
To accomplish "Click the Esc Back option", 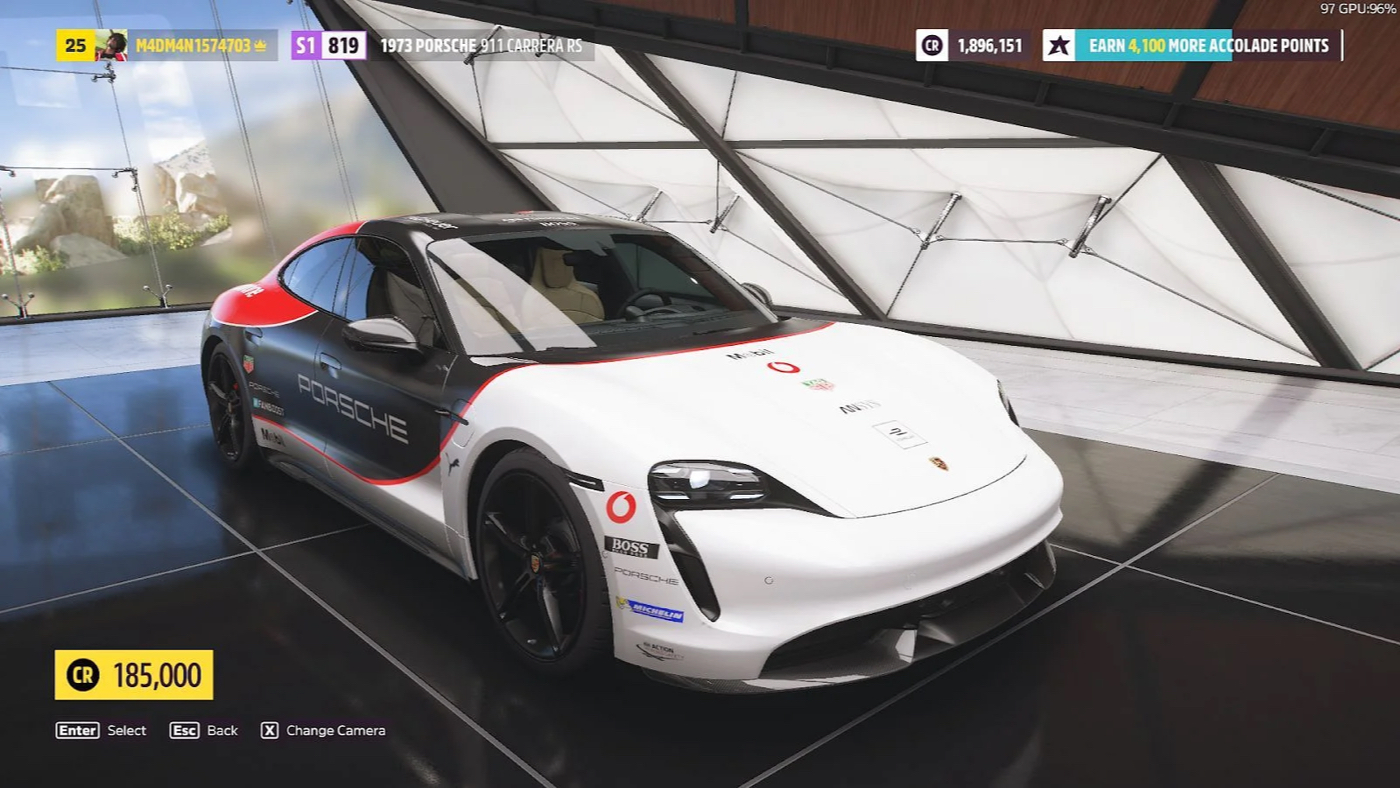I will coord(205,730).
